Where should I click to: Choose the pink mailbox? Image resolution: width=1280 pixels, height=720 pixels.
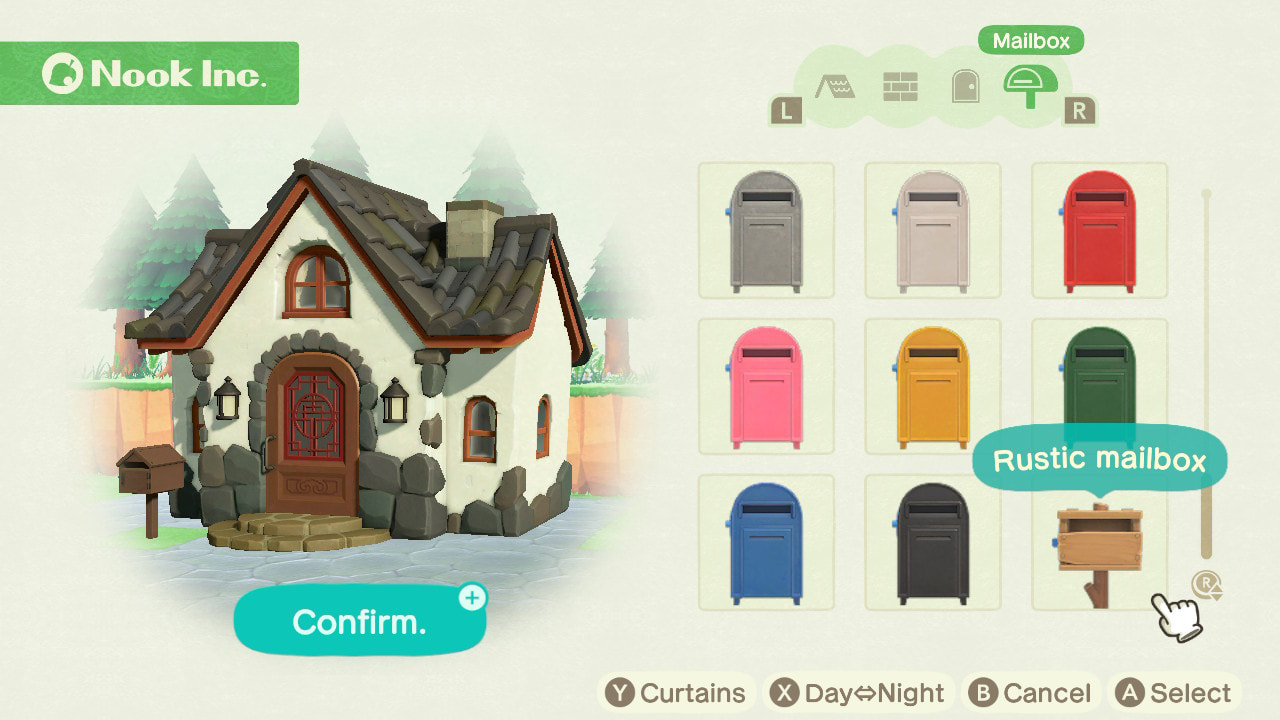click(766, 387)
